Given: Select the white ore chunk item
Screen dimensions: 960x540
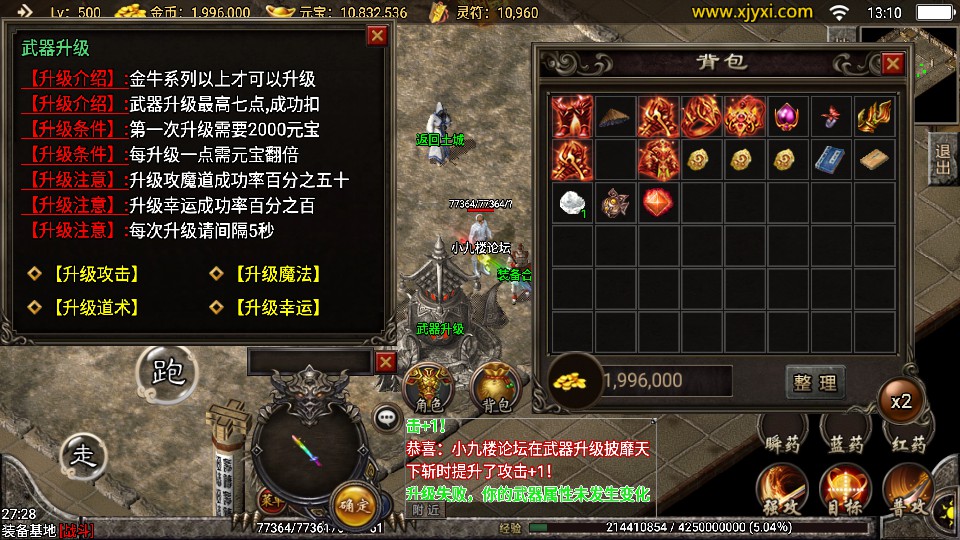Looking at the screenshot, I should (x=573, y=202).
